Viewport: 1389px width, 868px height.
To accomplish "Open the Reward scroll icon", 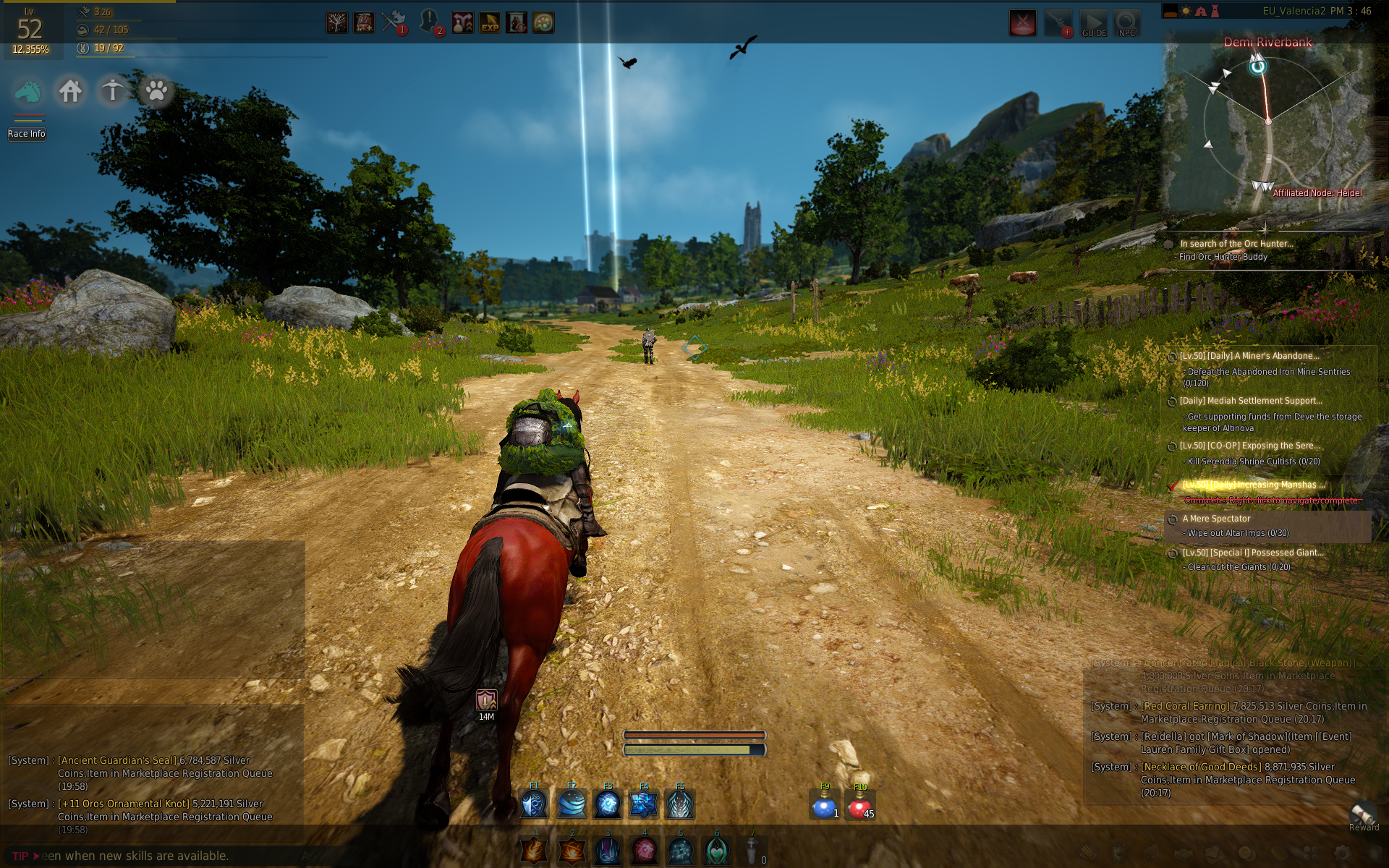I will [x=1363, y=815].
